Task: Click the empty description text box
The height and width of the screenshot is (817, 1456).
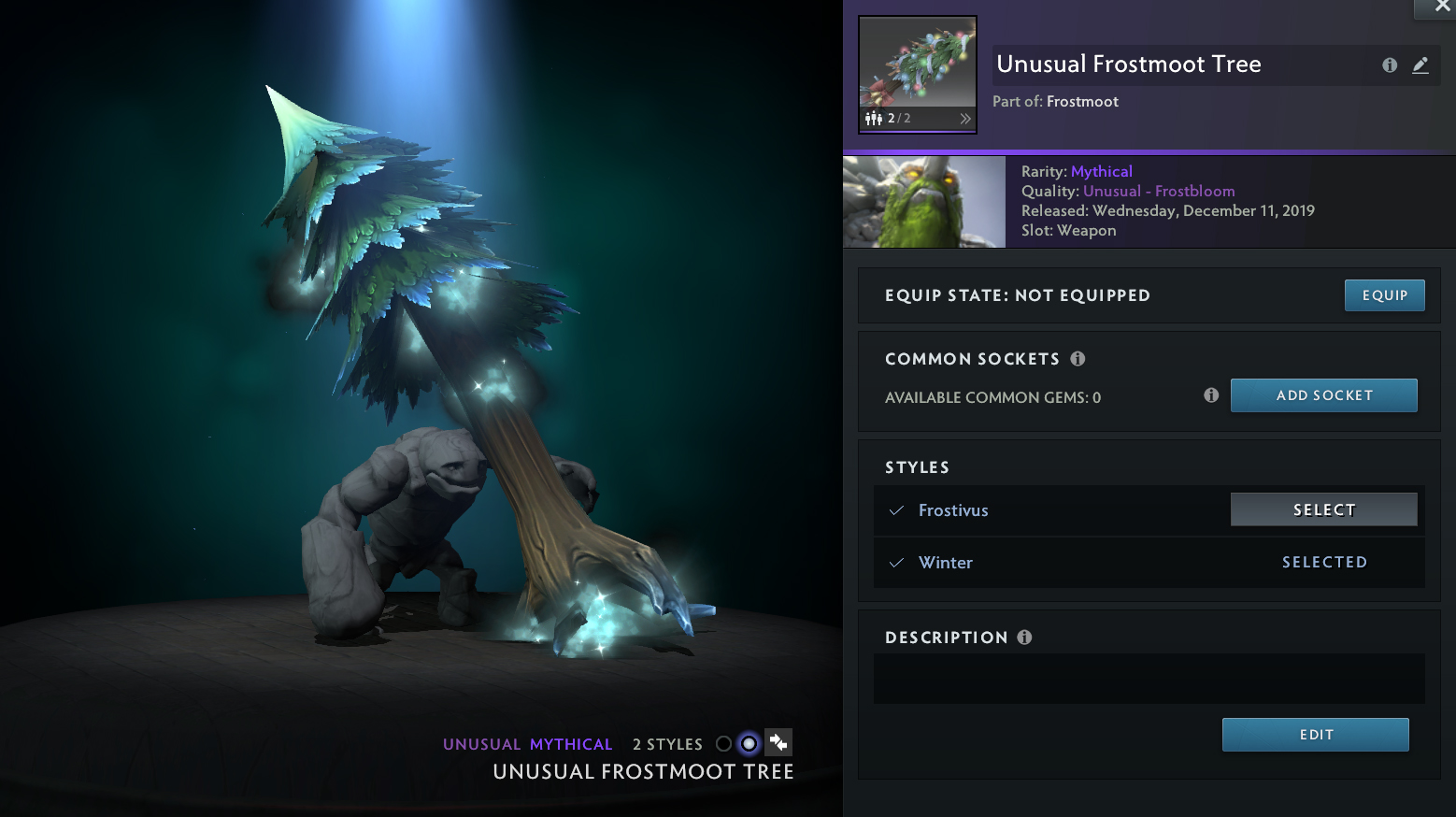Action: tap(1149, 679)
